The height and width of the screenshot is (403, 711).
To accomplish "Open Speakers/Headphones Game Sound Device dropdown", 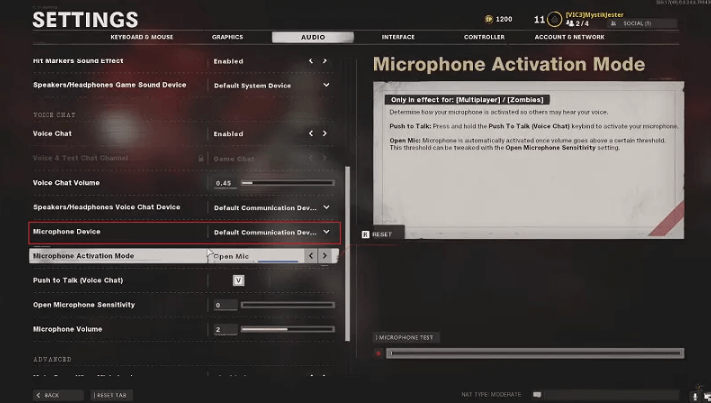I will 326,85.
